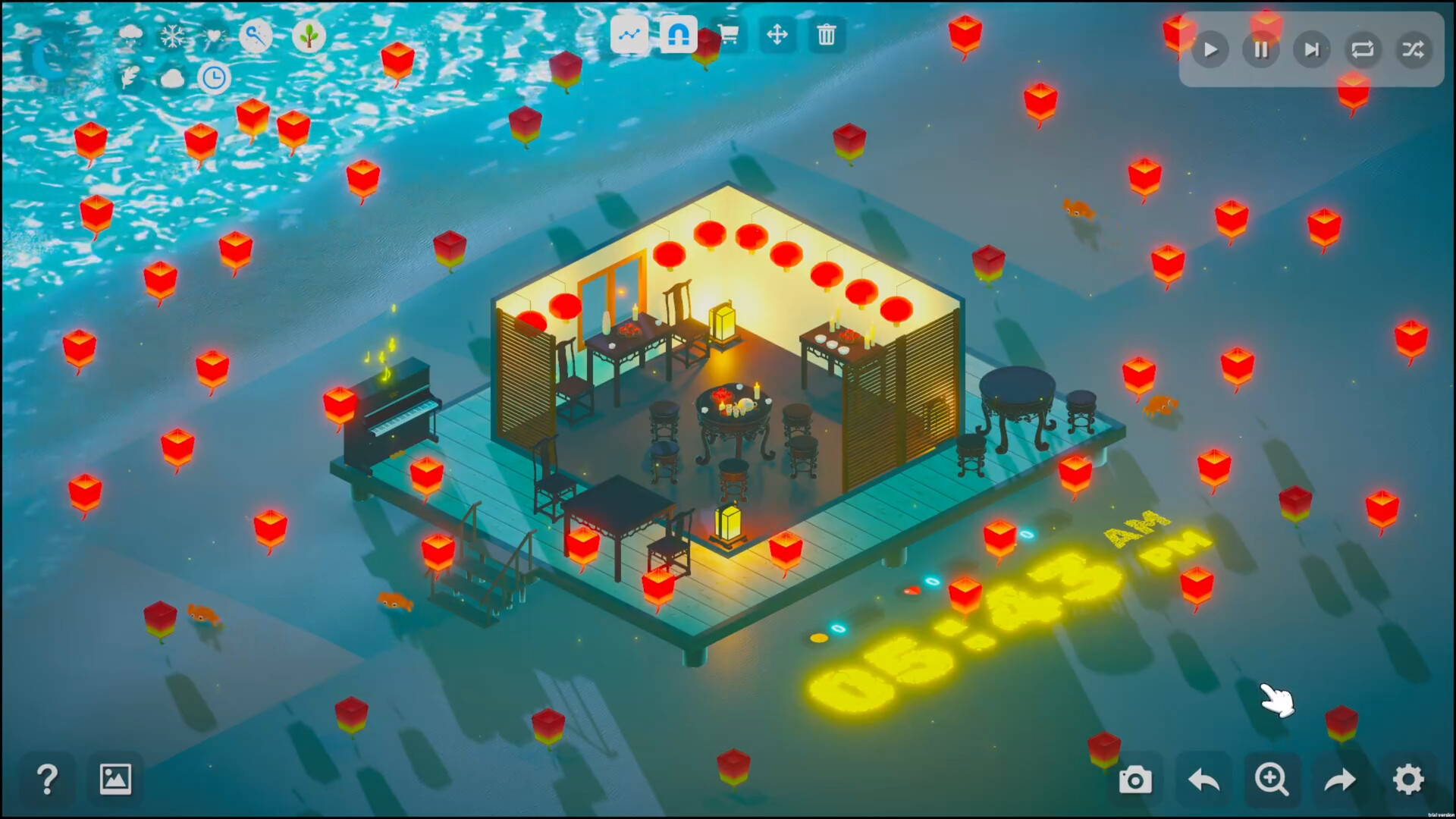1456x819 pixels.
Task: Skip to the next track
Action: tap(1312, 49)
